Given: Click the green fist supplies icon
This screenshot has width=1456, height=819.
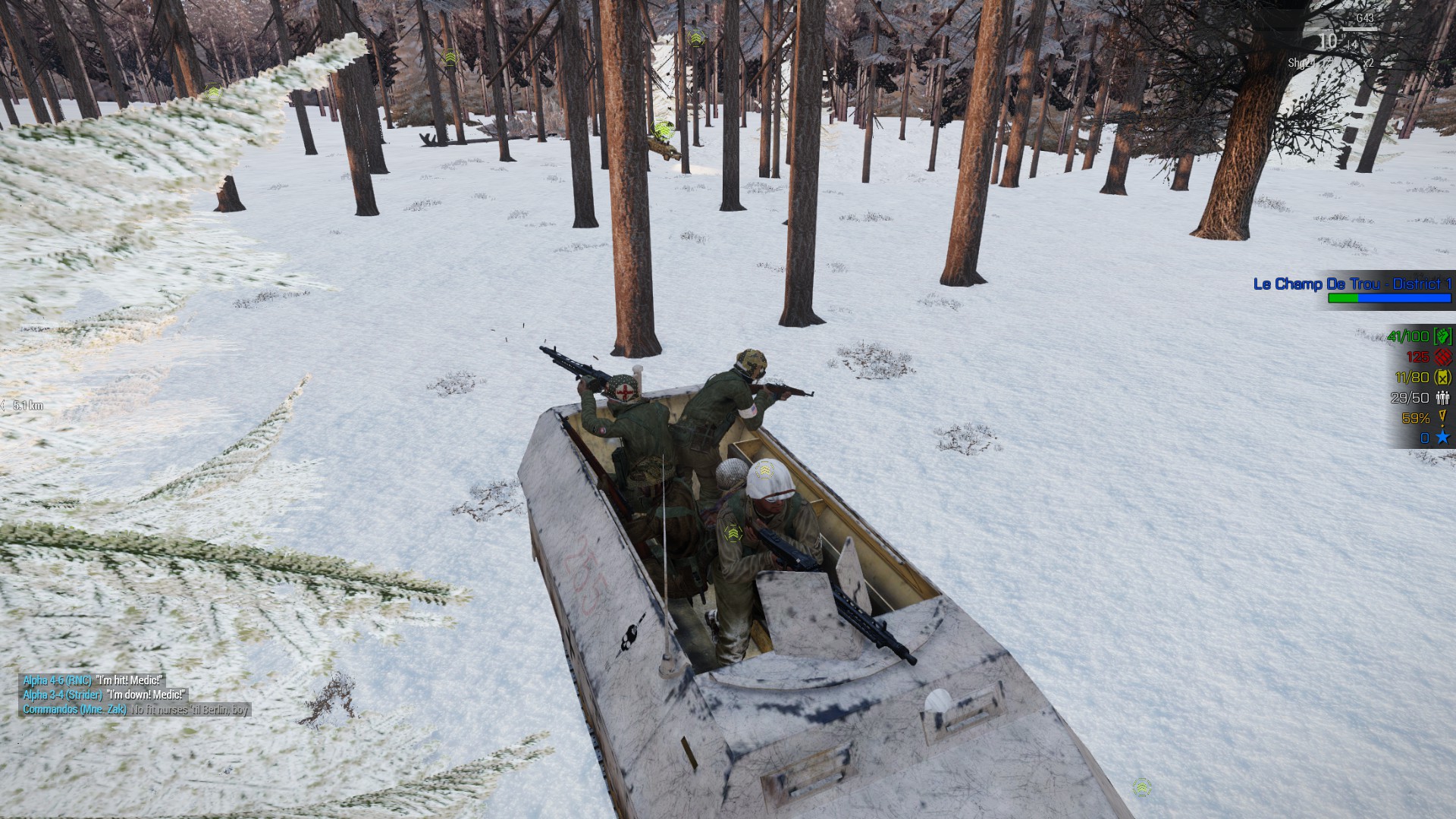Looking at the screenshot, I should click(1442, 336).
